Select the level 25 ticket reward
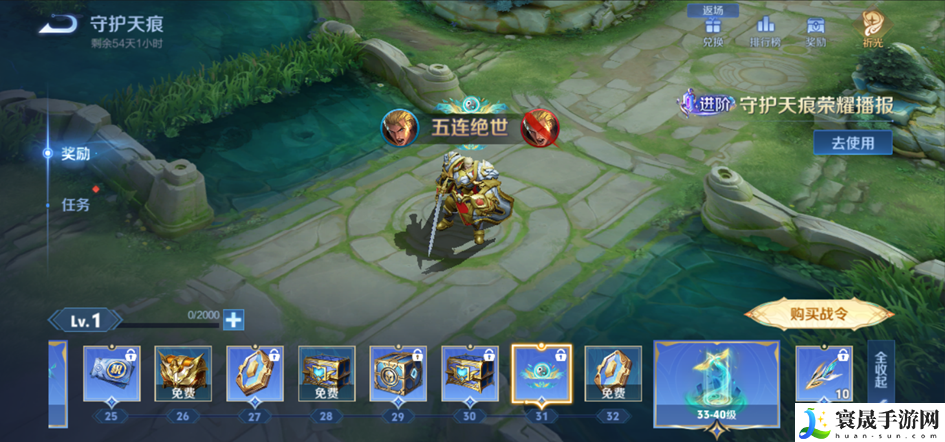This screenshot has width=945, height=442. click(x=111, y=375)
